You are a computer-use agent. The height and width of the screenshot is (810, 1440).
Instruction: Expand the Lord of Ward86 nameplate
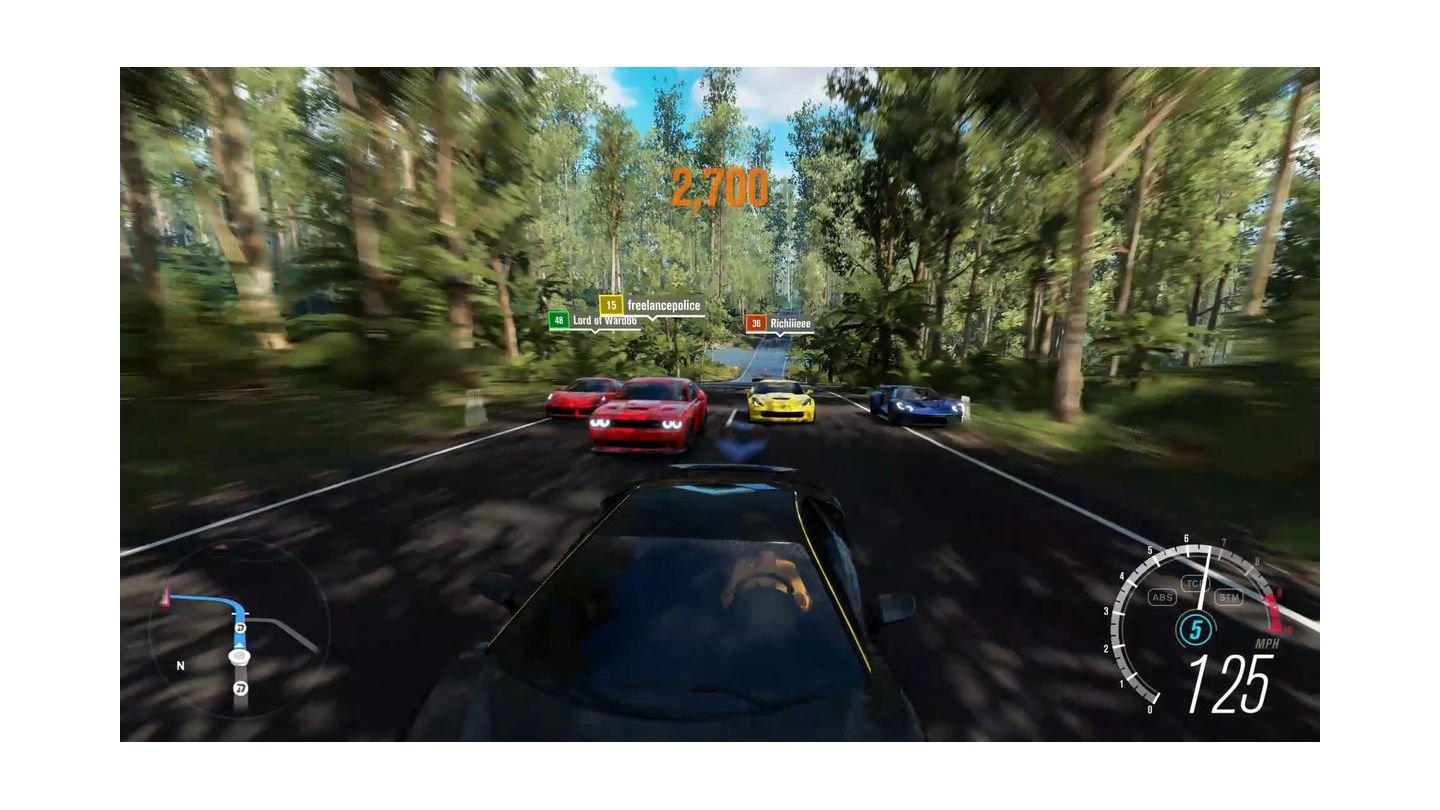click(x=604, y=320)
